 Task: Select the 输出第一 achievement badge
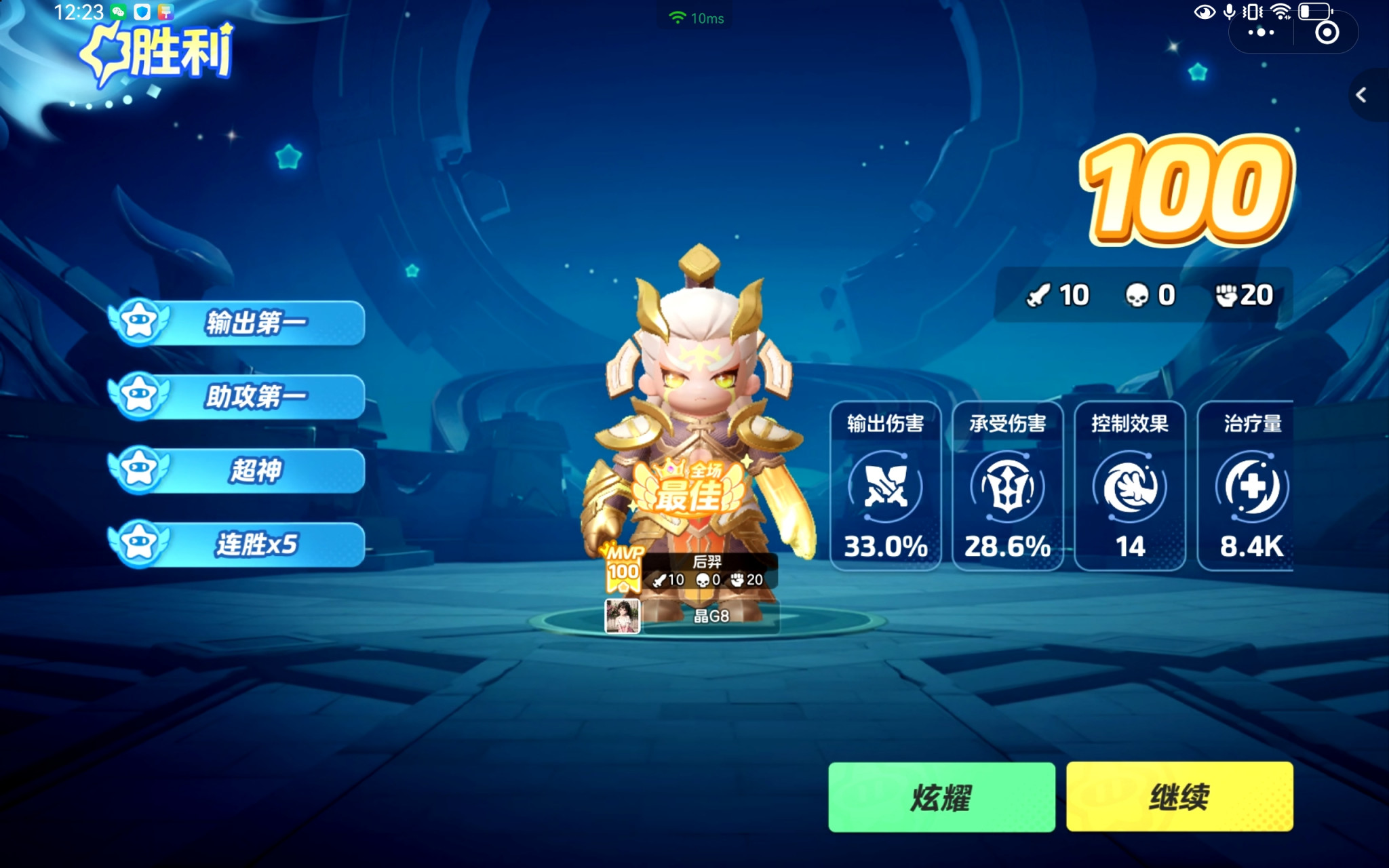[237, 323]
